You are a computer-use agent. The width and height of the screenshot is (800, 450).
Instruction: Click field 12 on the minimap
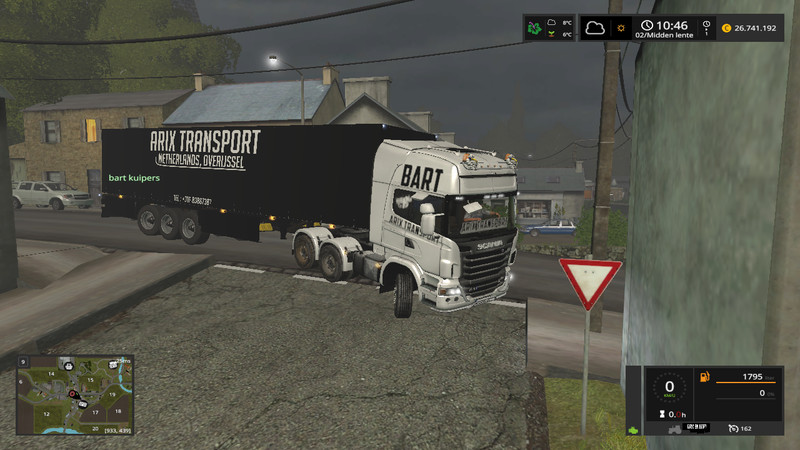(46, 413)
